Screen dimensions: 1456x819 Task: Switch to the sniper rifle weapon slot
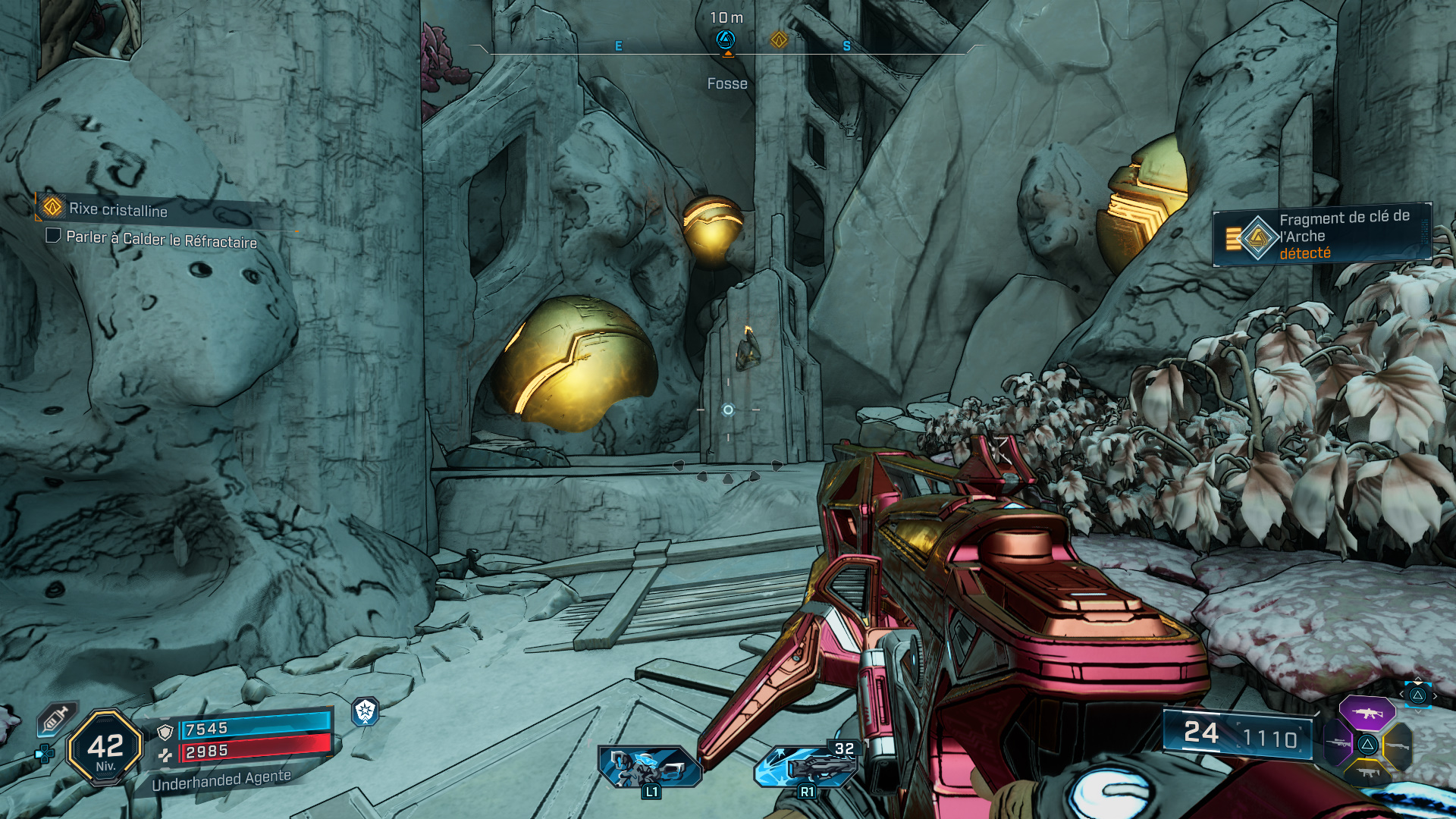1338,743
